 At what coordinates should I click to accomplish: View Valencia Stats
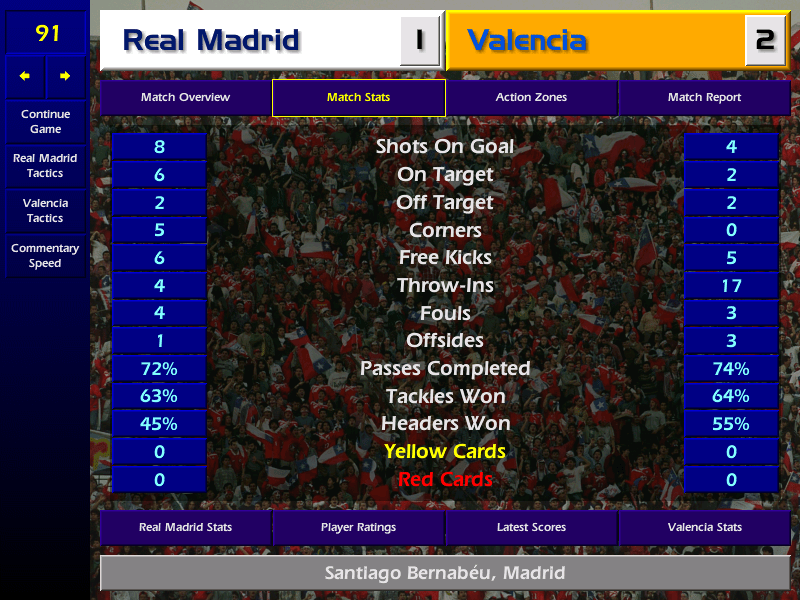(704, 527)
